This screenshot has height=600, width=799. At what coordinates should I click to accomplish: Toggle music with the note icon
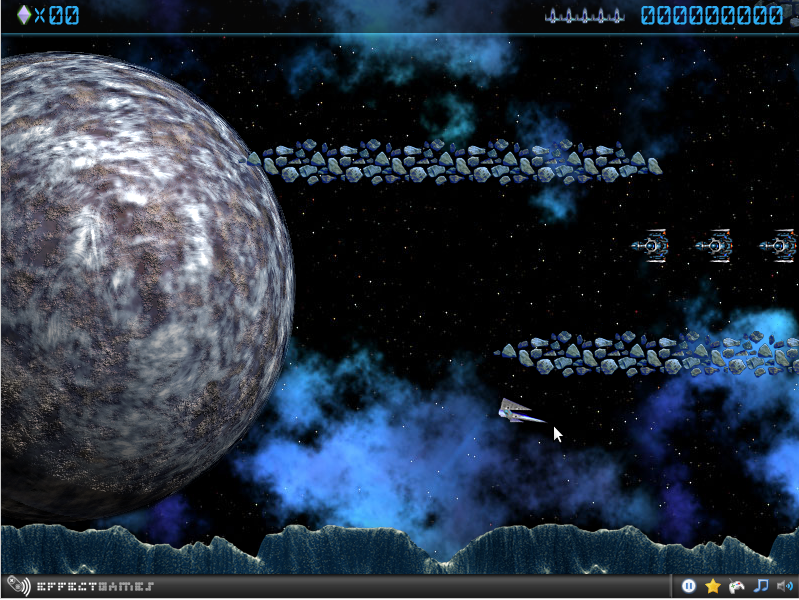pyautogui.click(x=760, y=586)
